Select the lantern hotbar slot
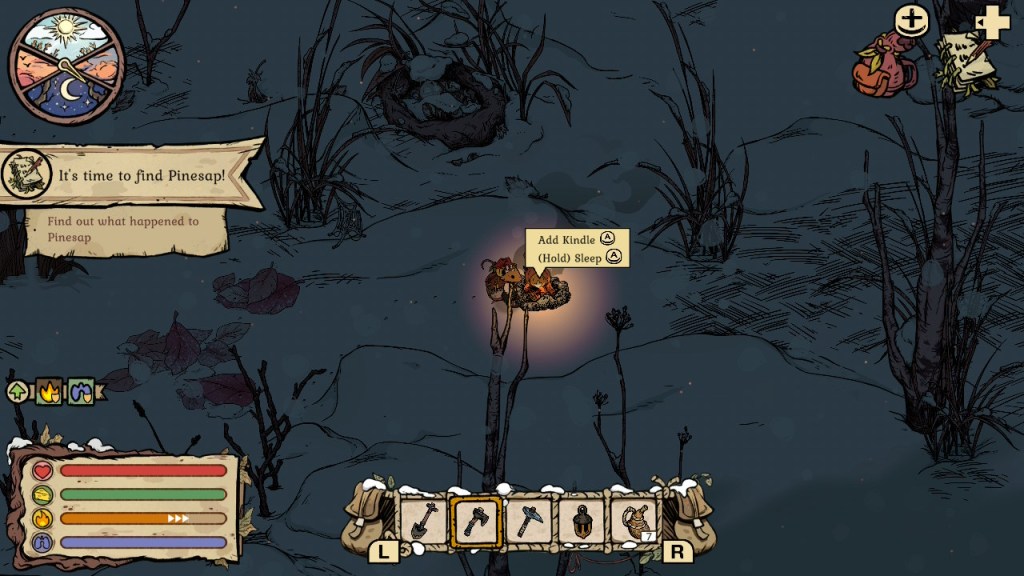Screen dimensions: 1024x576 tap(581, 521)
